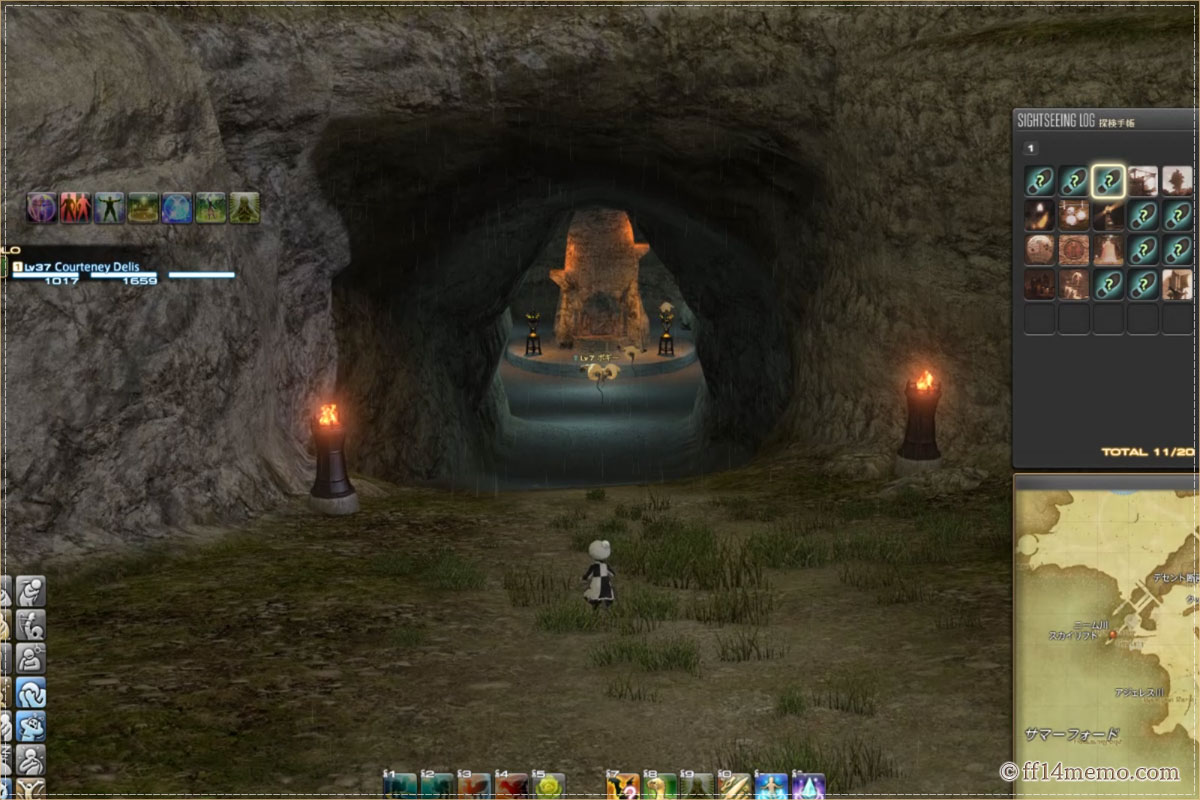The height and width of the screenshot is (800, 1200).
Task: View the bell vista sightseeing entry
Action: (1108, 249)
